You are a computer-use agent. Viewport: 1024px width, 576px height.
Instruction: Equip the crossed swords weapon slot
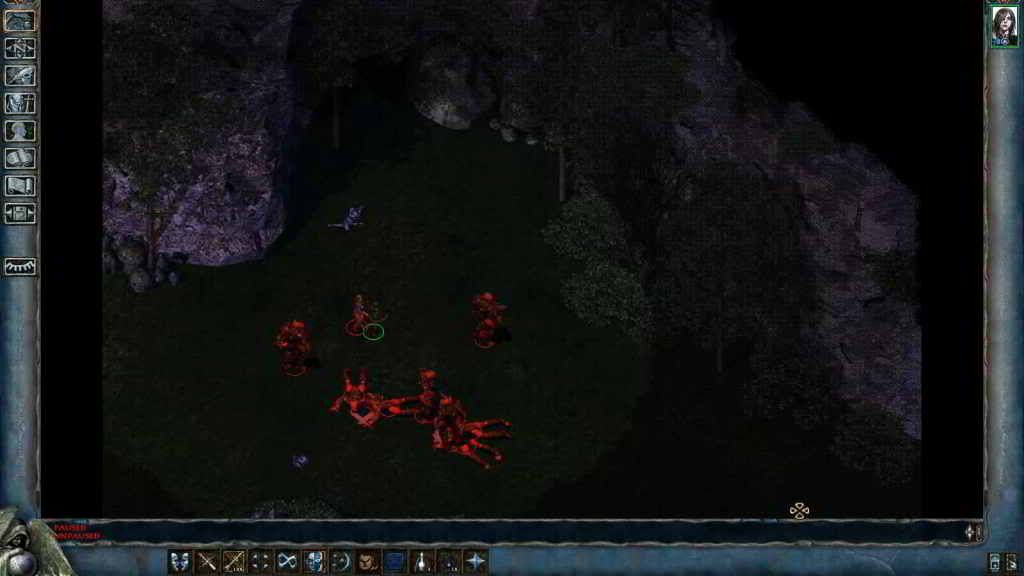[x=207, y=561]
